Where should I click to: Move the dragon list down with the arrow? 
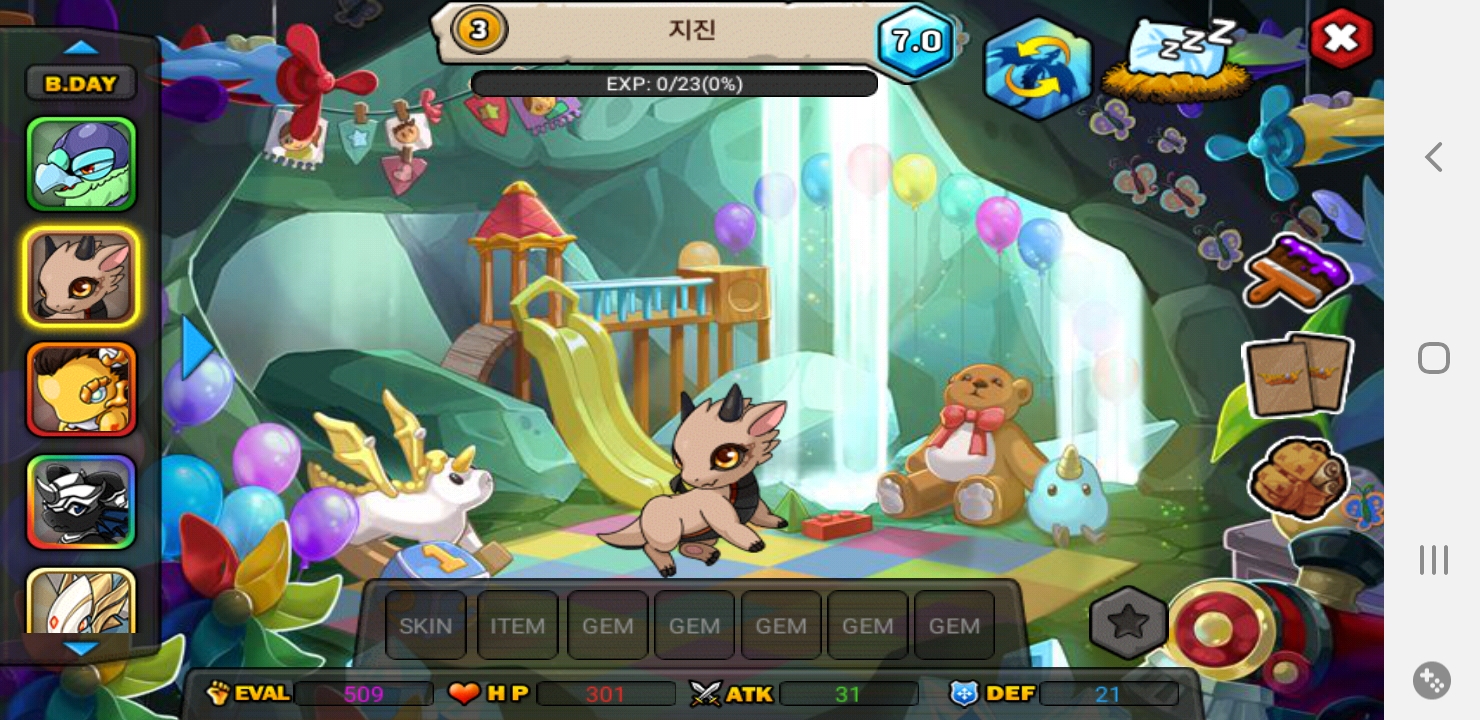(81, 648)
